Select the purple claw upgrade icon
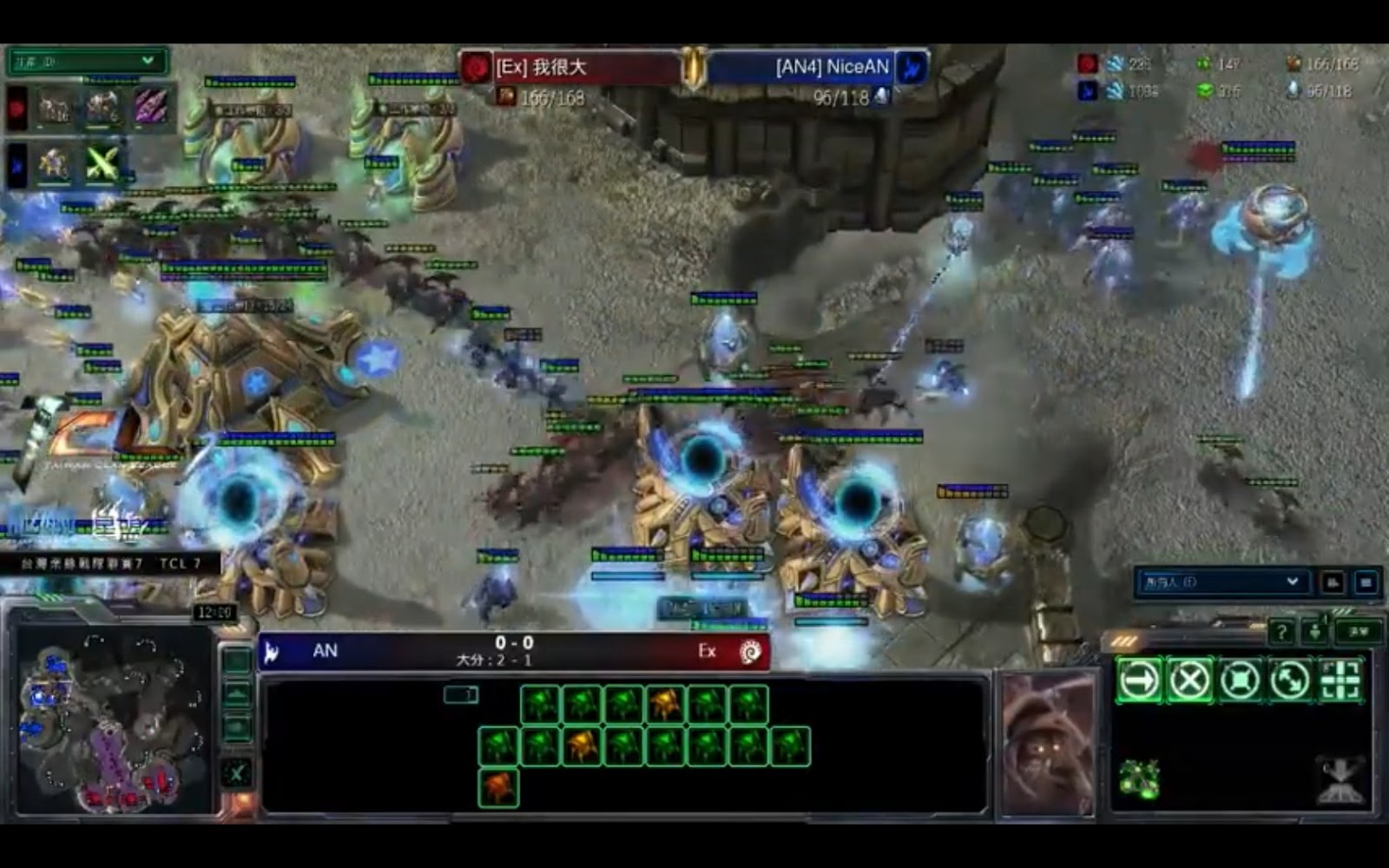Viewport: 1389px width, 868px height. click(149, 108)
